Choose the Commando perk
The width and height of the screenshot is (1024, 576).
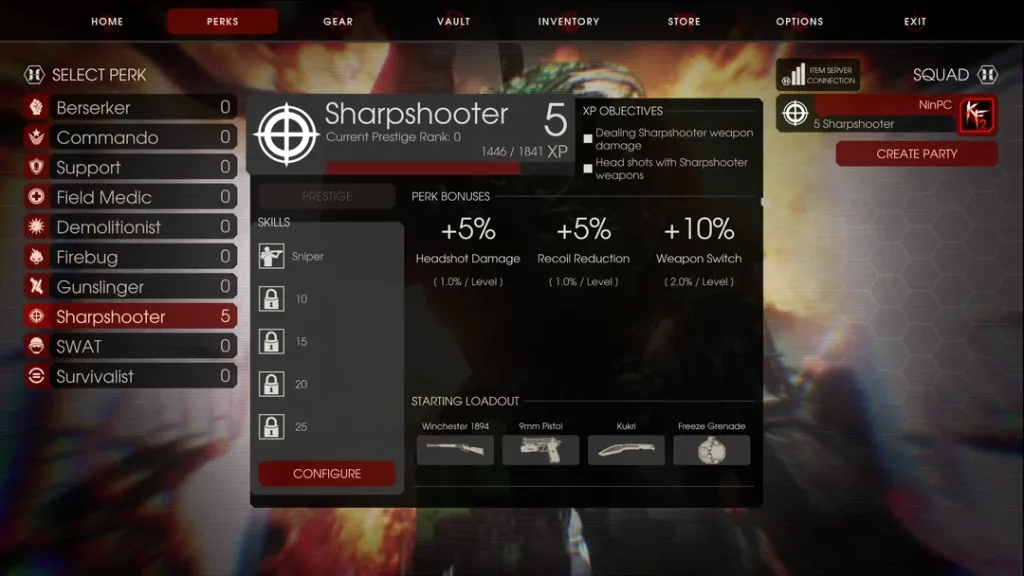(131, 137)
